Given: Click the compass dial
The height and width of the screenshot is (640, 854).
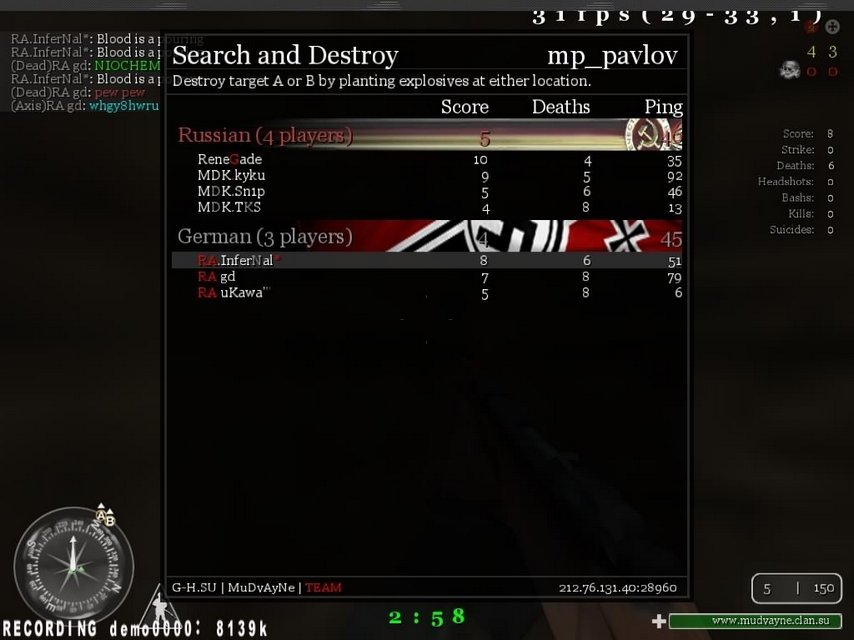Looking at the screenshot, I should coord(74,565).
